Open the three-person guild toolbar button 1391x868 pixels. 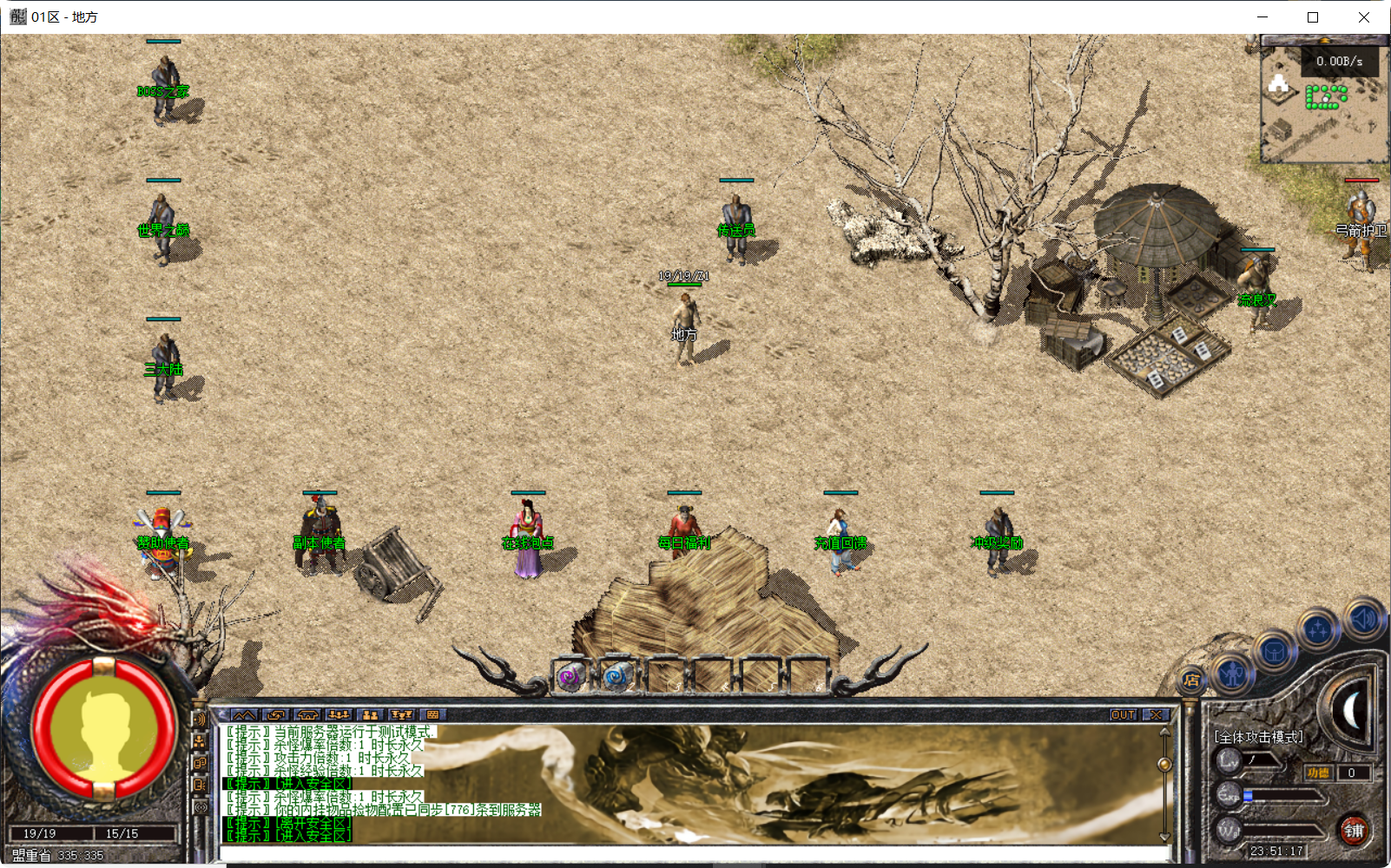point(339,715)
